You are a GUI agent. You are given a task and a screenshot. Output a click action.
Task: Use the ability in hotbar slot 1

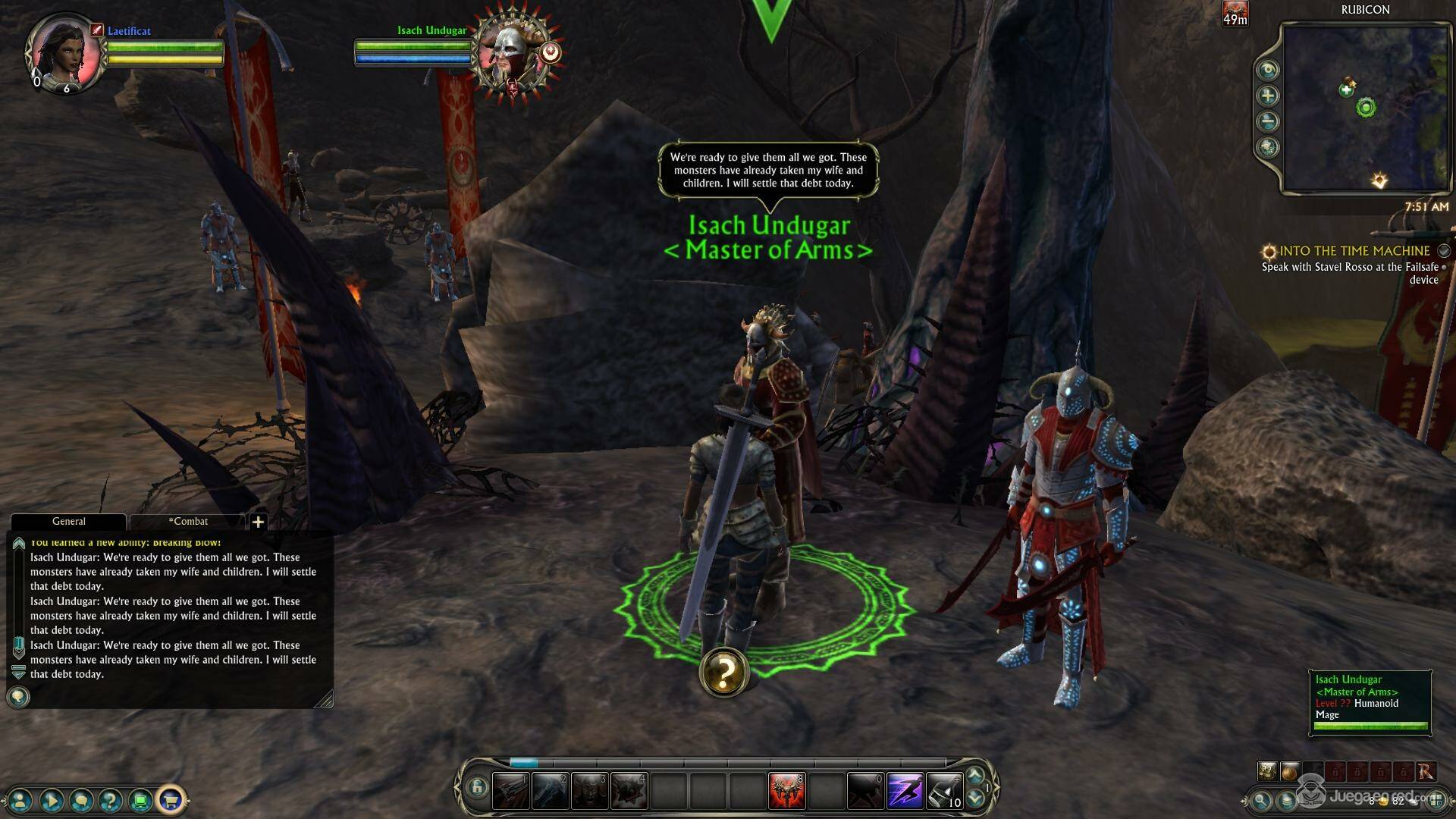(510, 791)
